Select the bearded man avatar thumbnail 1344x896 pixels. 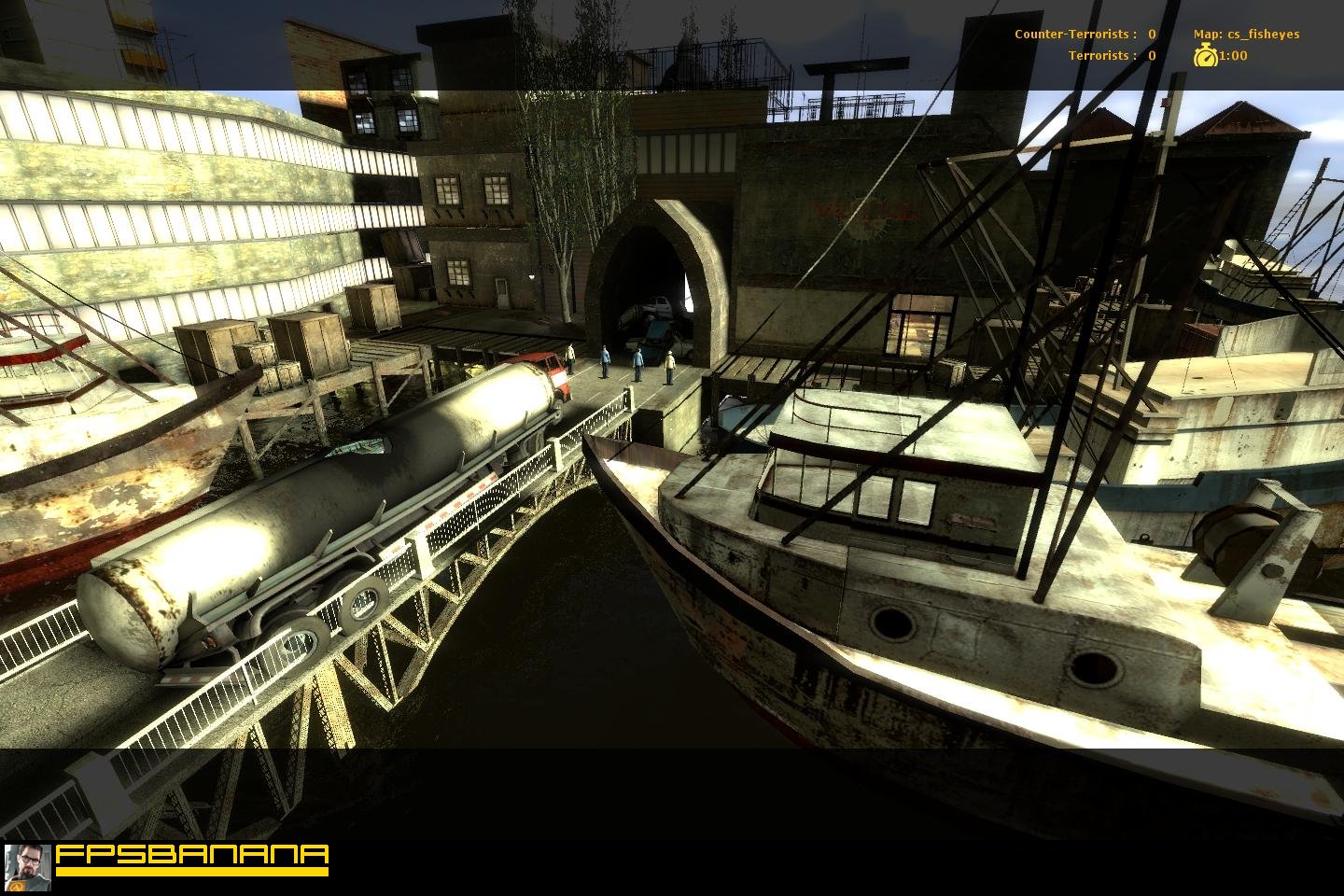pos(27,868)
